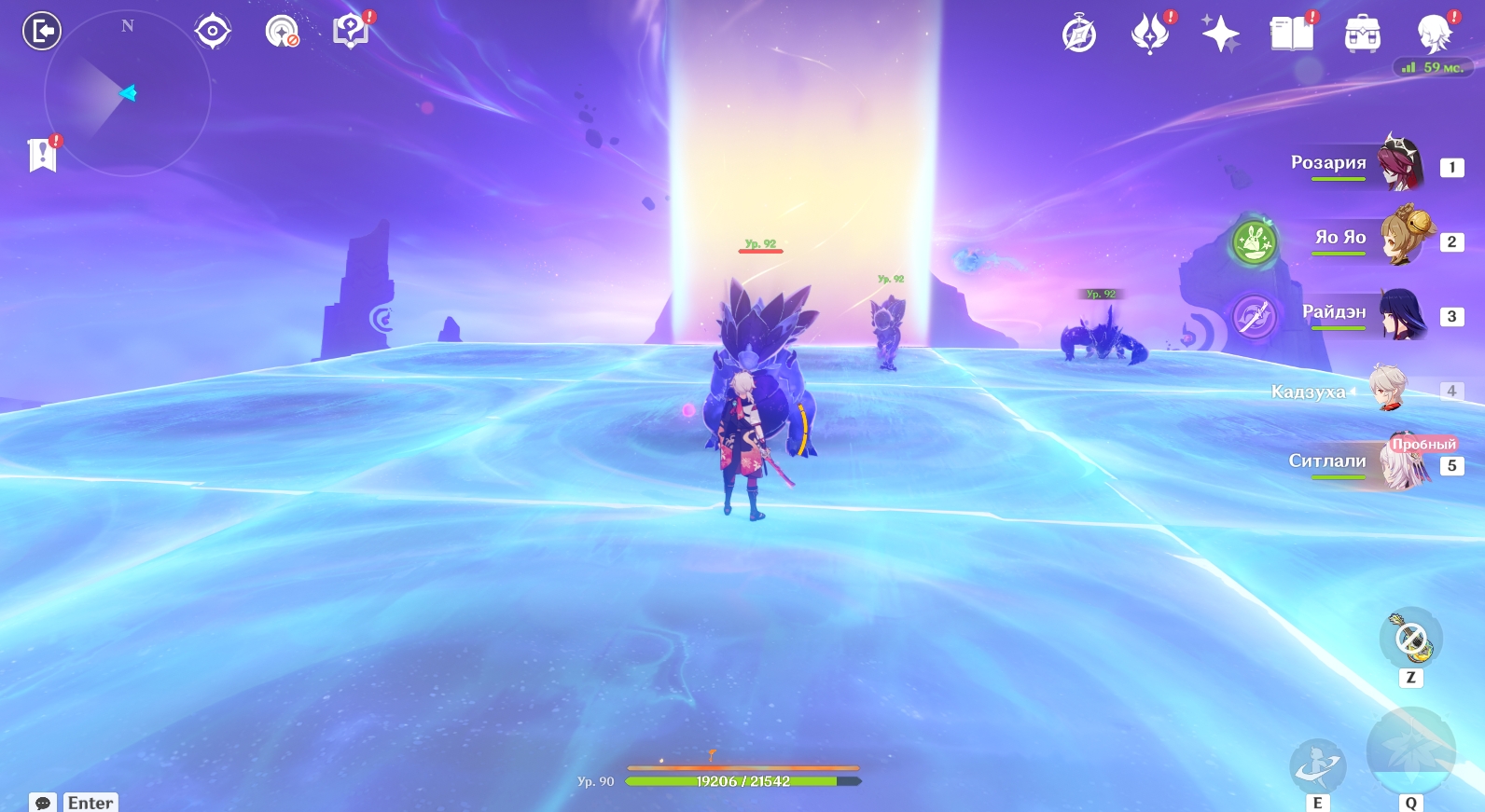Image resolution: width=1485 pixels, height=812 pixels.
Task: Unleash Kazuha's elemental burst
Action: (x=1410, y=753)
